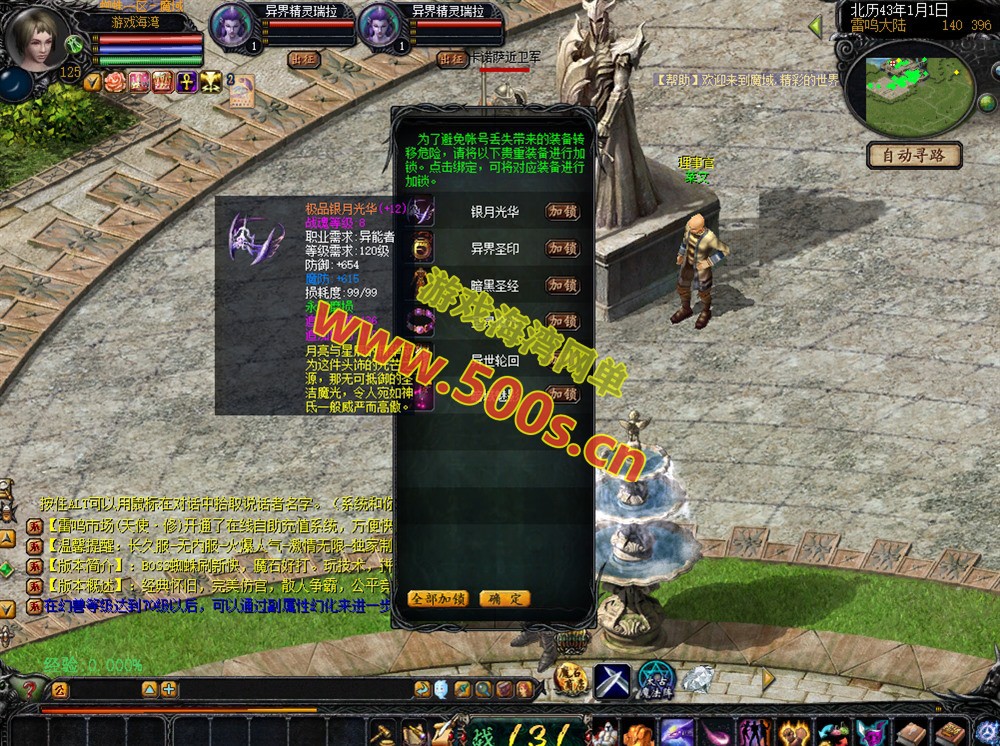
Task: Lock the 银月光华 equipment
Action: pos(563,212)
